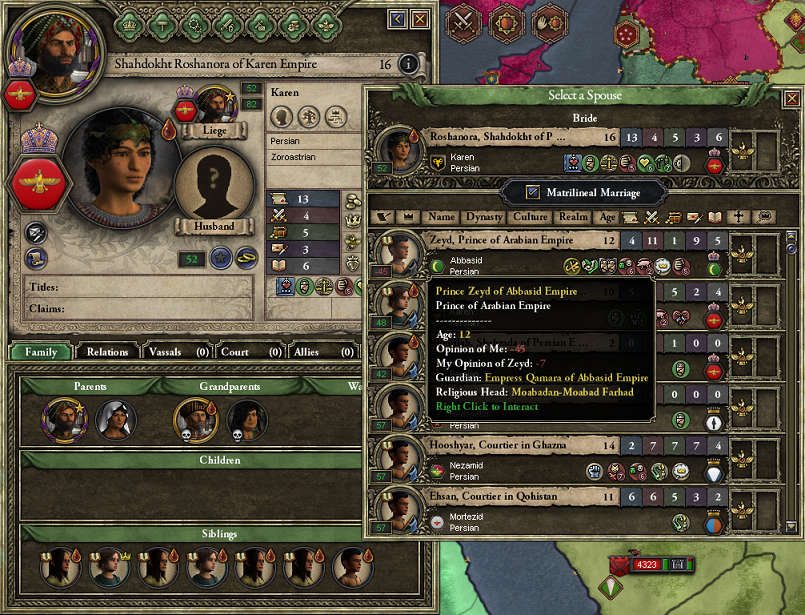Open the Relations tab

[x=107, y=352]
